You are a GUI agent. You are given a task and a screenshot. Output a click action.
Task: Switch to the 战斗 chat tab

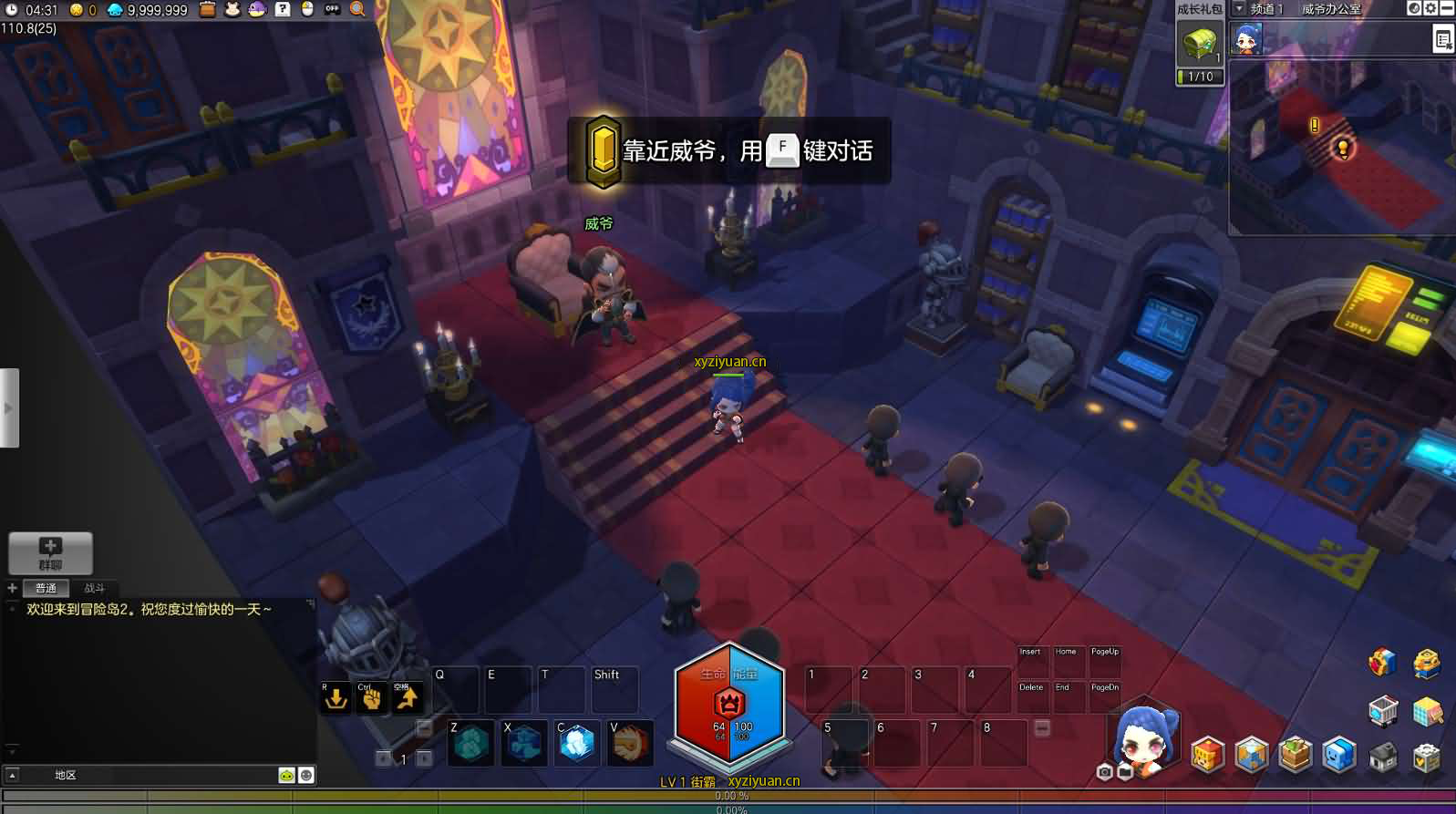point(94,588)
